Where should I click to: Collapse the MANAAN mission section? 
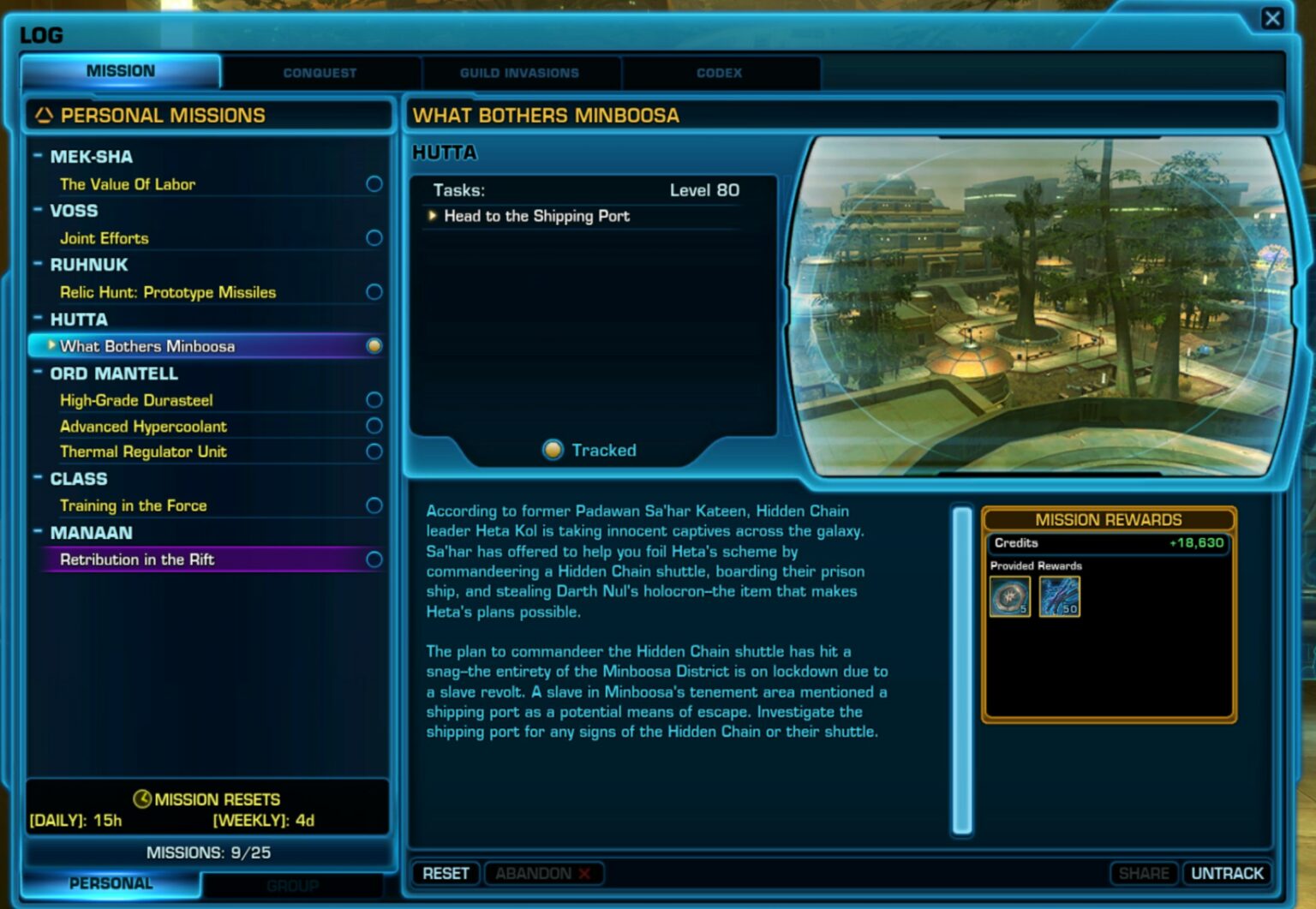point(38,532)
